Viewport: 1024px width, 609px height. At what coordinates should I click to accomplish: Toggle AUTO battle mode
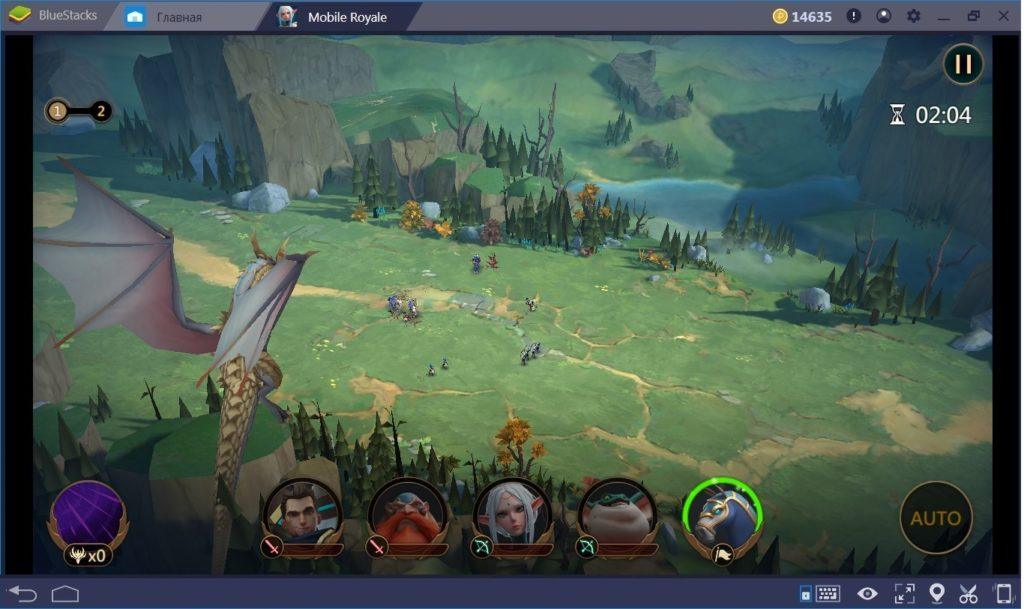coord(935,518)
